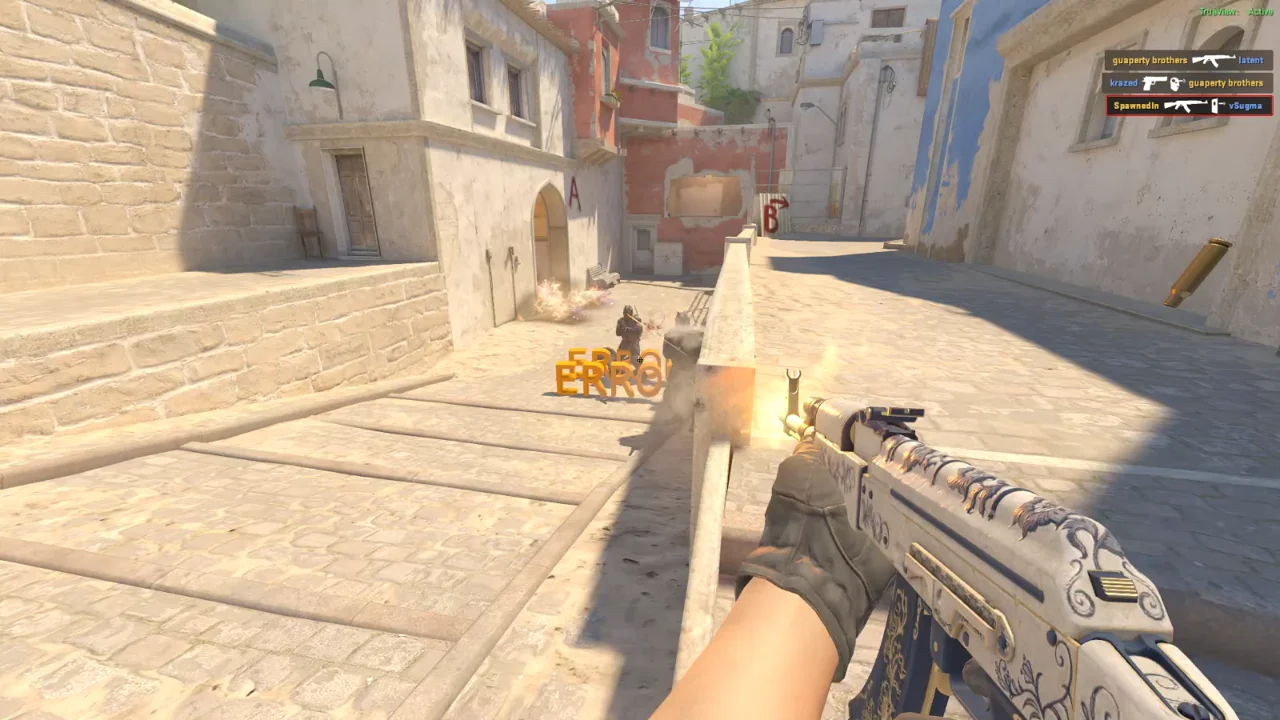Image resolution: width=1280 pixels, height=720 pixels.
Task: Click the TrueView Active indicator
Action: pyautogui.click(x=1235, y=12)
